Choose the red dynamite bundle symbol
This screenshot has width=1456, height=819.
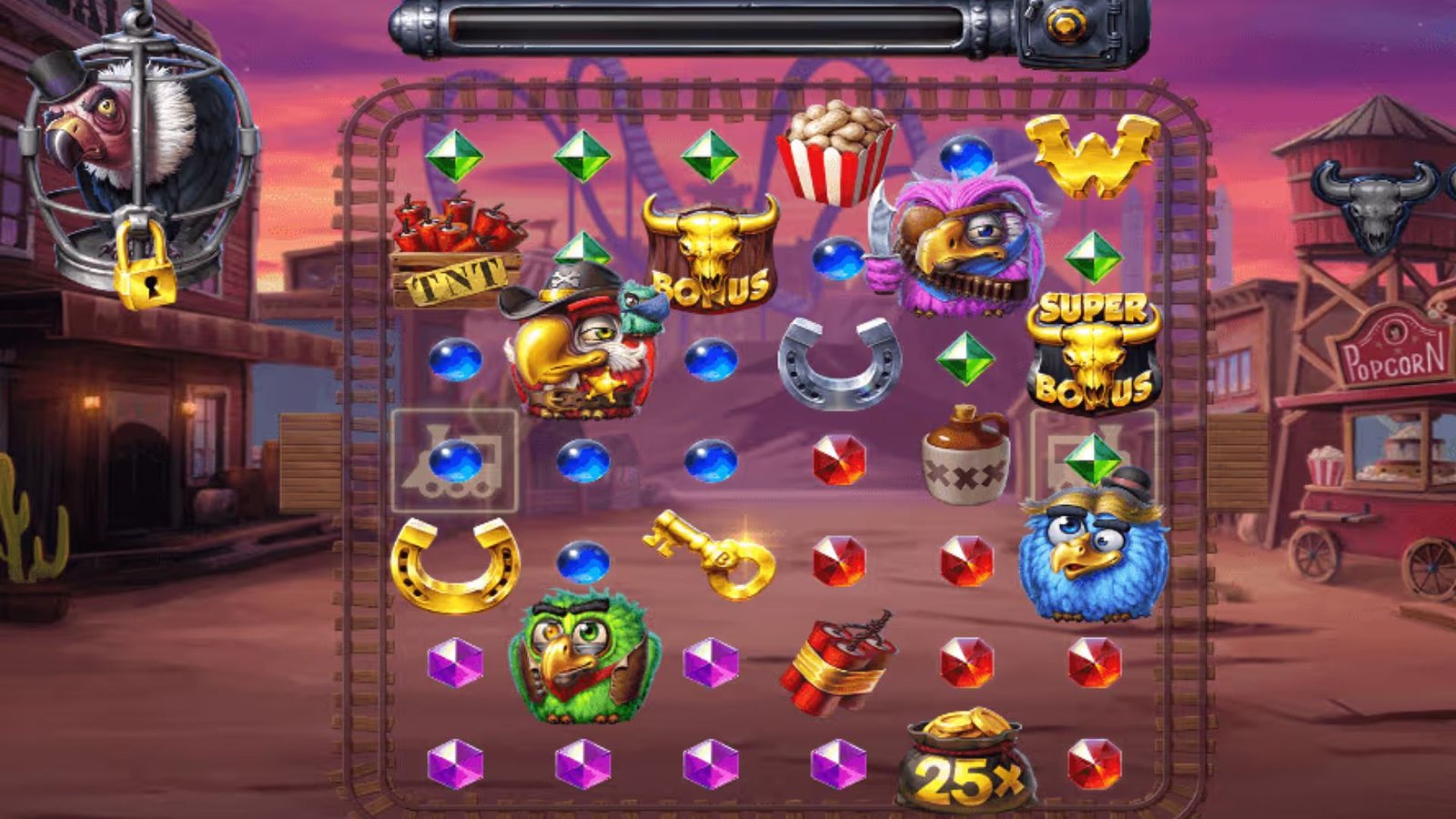tap(836, 663)
